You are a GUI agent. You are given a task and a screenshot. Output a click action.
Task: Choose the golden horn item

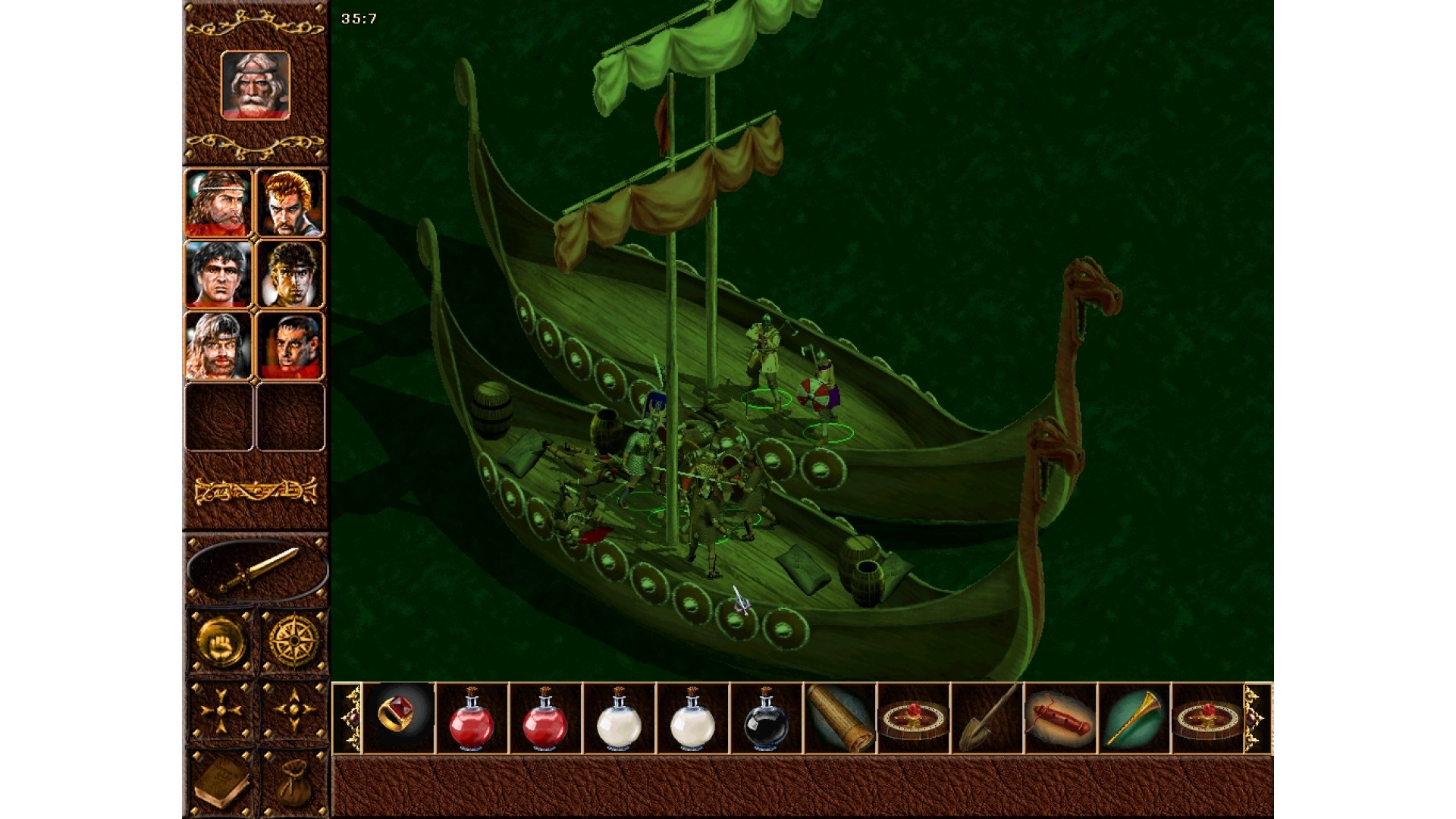click(x=1133, y=717)
